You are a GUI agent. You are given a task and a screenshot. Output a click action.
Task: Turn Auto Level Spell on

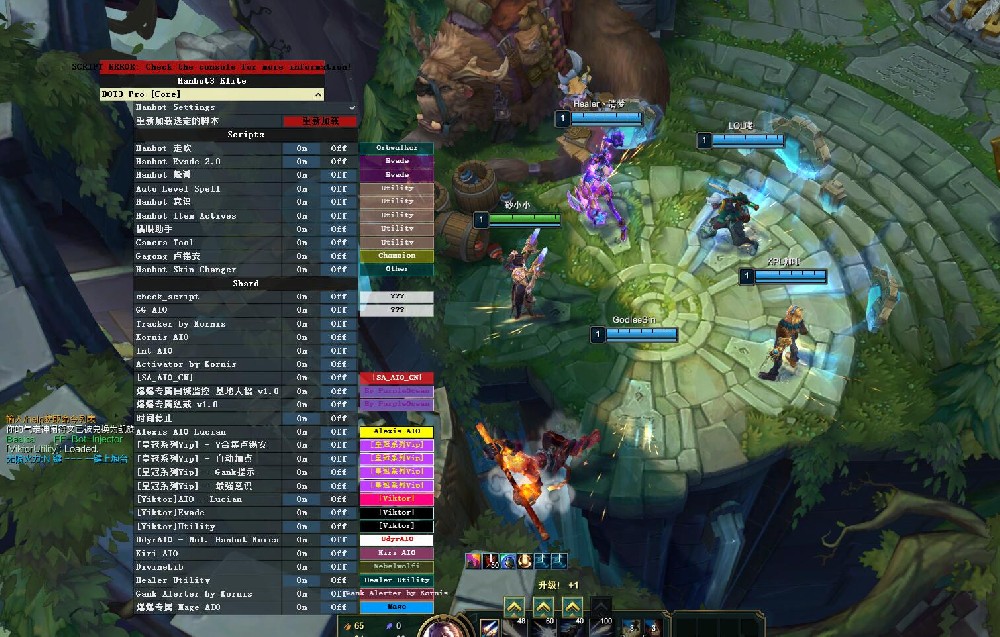[x=302, y=188]
